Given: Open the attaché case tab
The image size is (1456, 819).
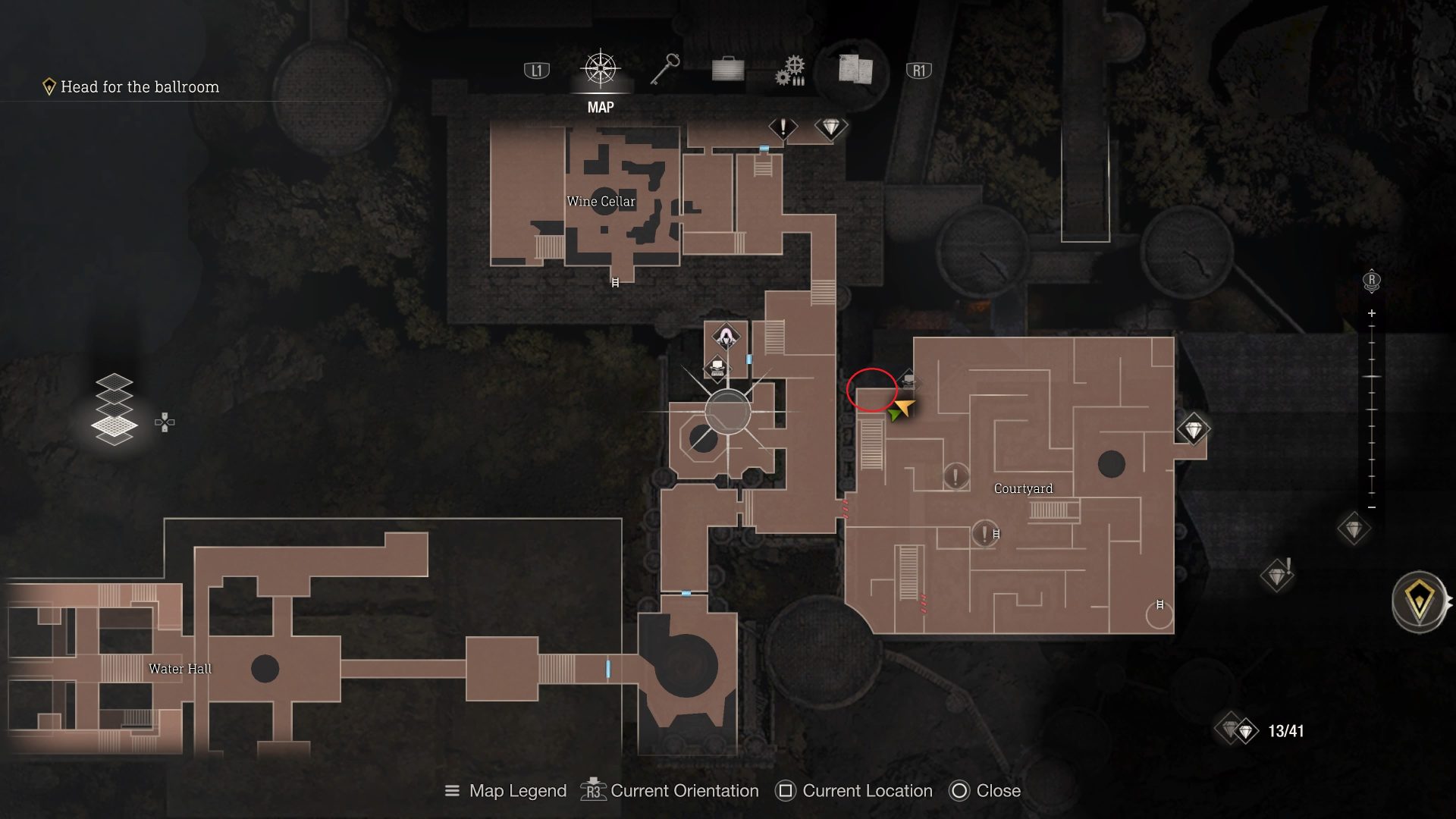Looking at the screenshot, I should coord(727,71).
